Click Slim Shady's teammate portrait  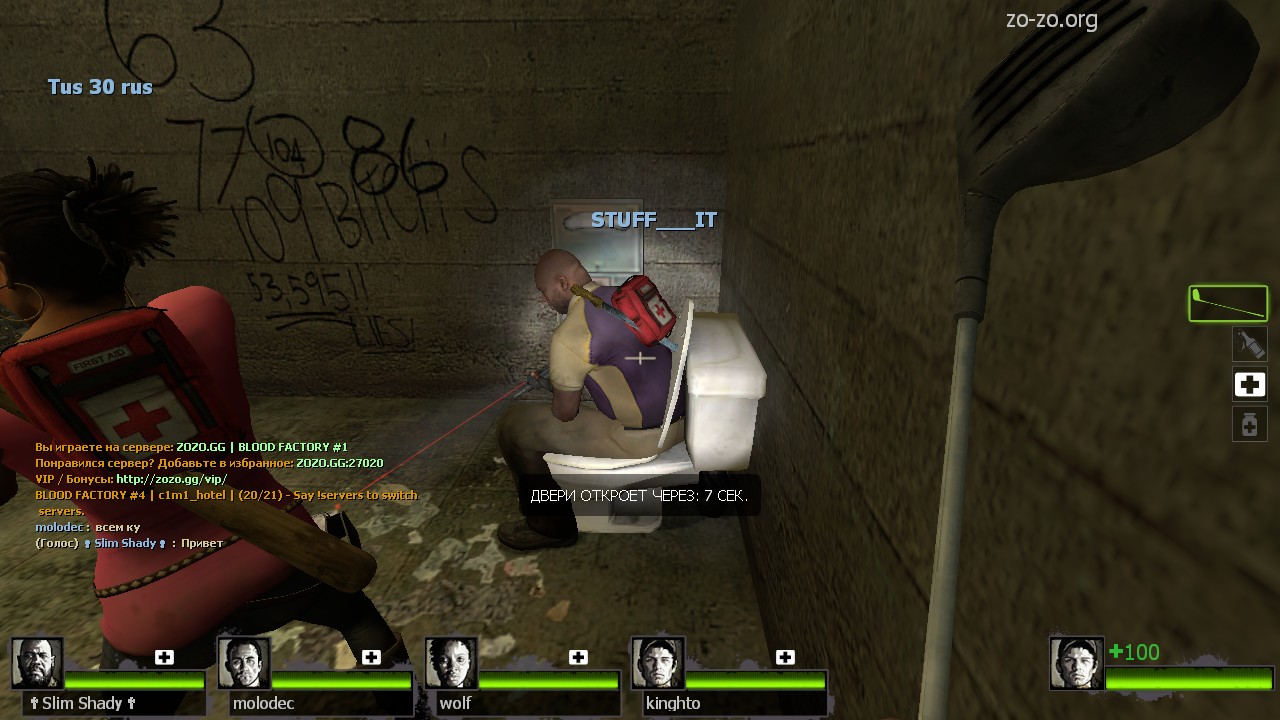pyautogui.click(x=37, y=663)
